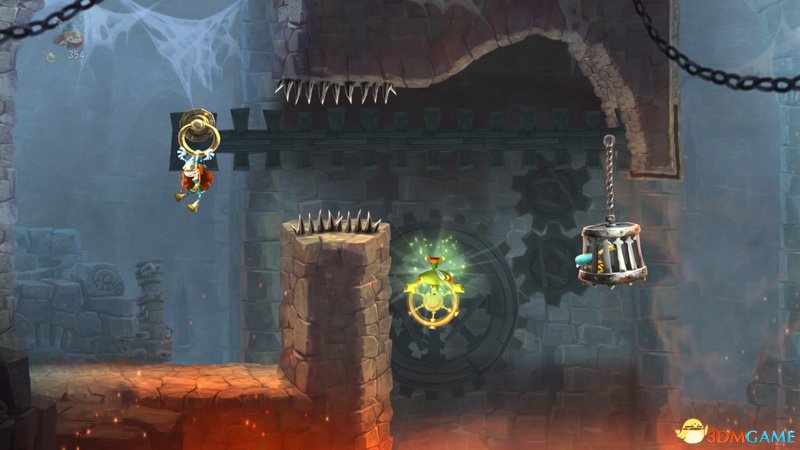Click the player character portrait icon
The image size is (800, 450).
tap(68, 37)
